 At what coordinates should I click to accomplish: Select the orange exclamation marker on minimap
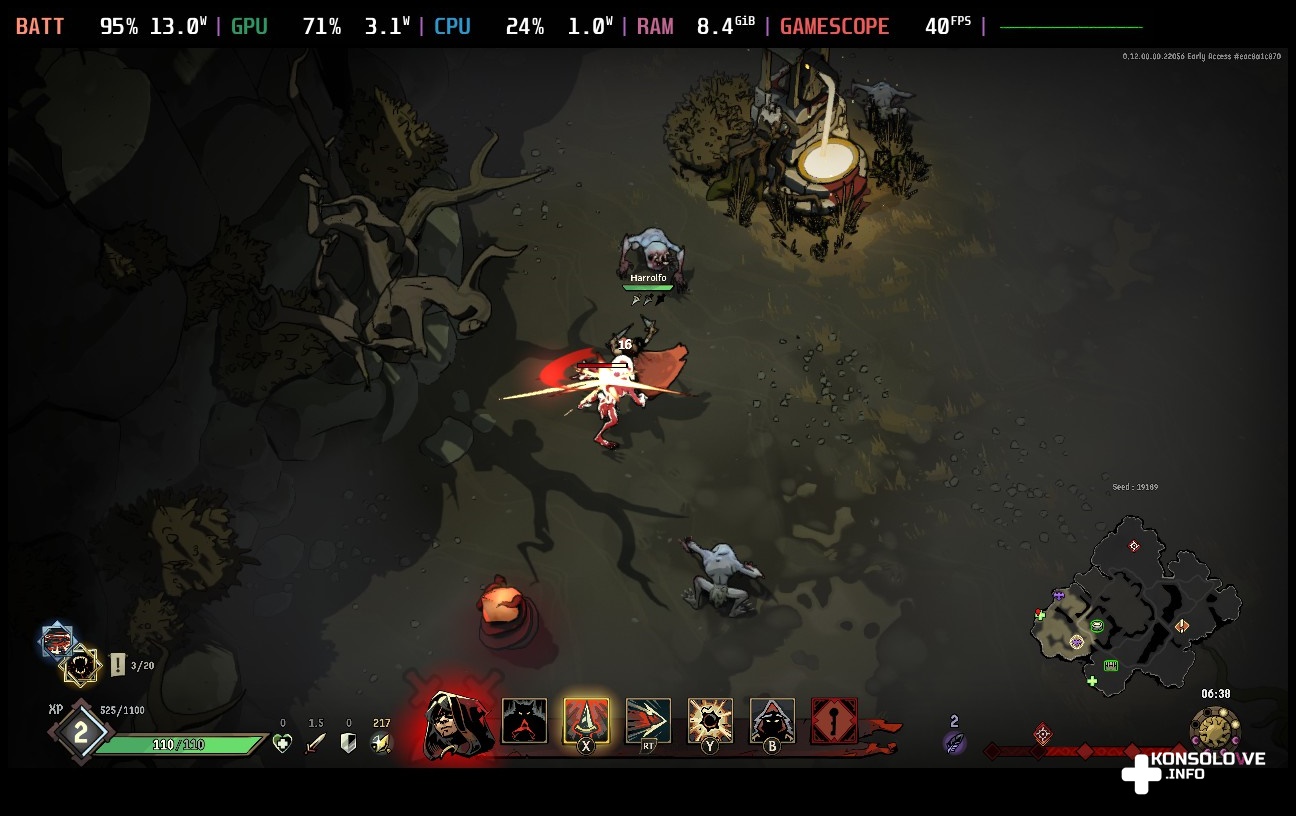(x=1182, y=626)
